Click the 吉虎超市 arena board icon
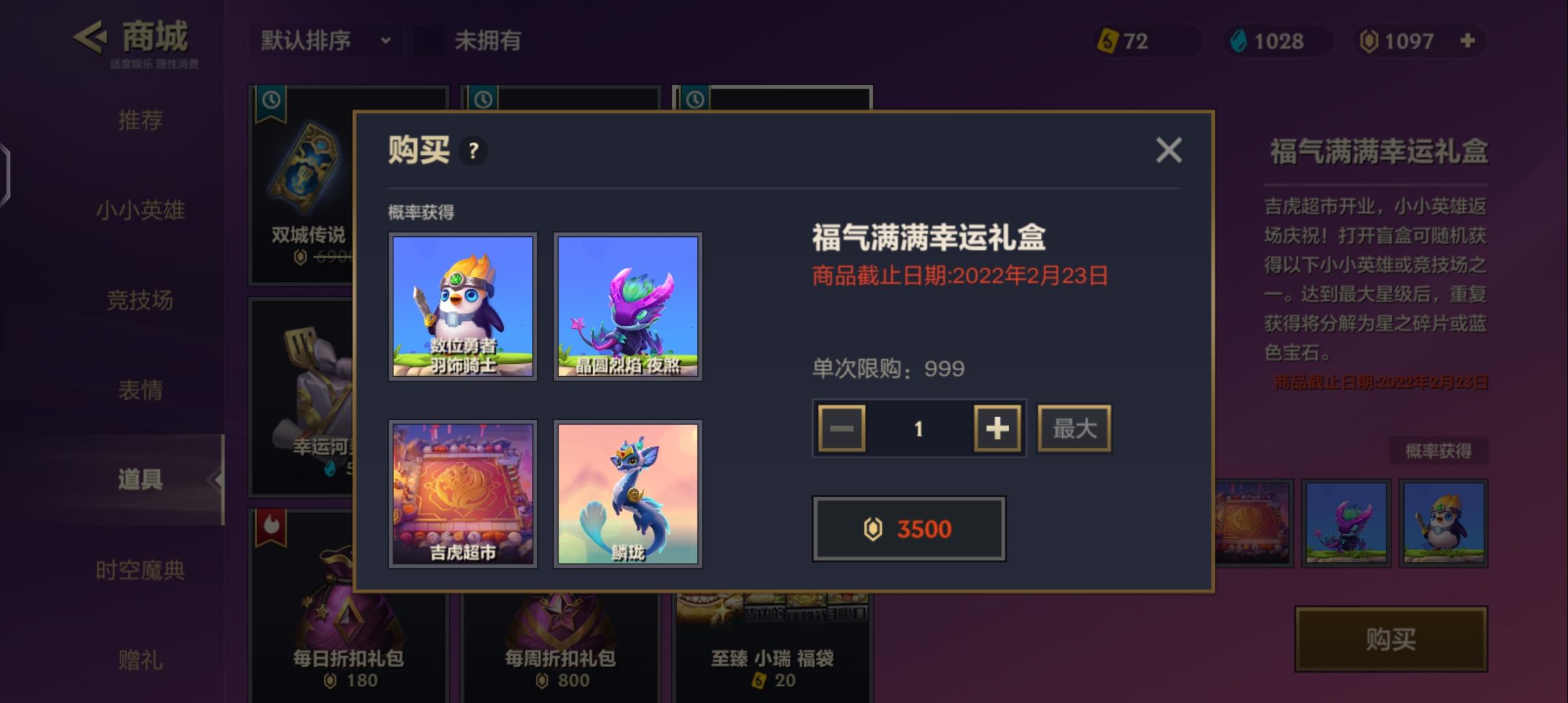Screen dimensions: 1568x703 click(462, 495)
